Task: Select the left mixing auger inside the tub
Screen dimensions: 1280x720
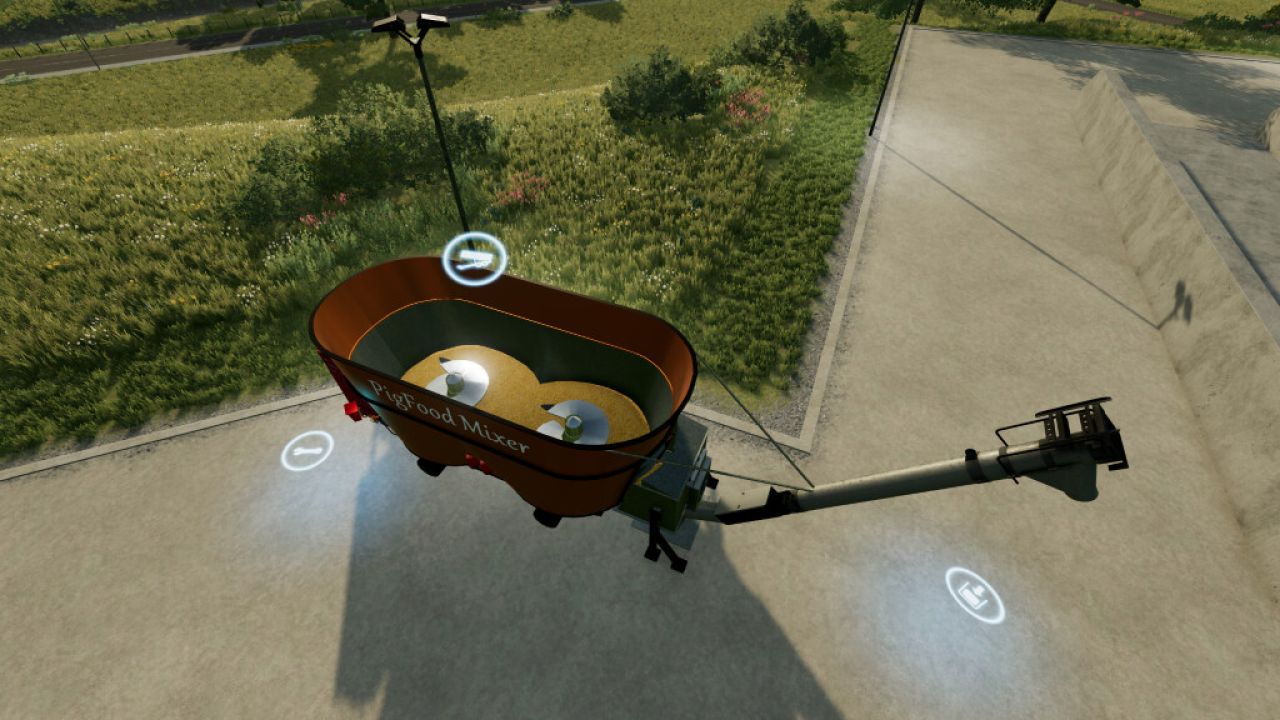Action: [x=460, y=380]
